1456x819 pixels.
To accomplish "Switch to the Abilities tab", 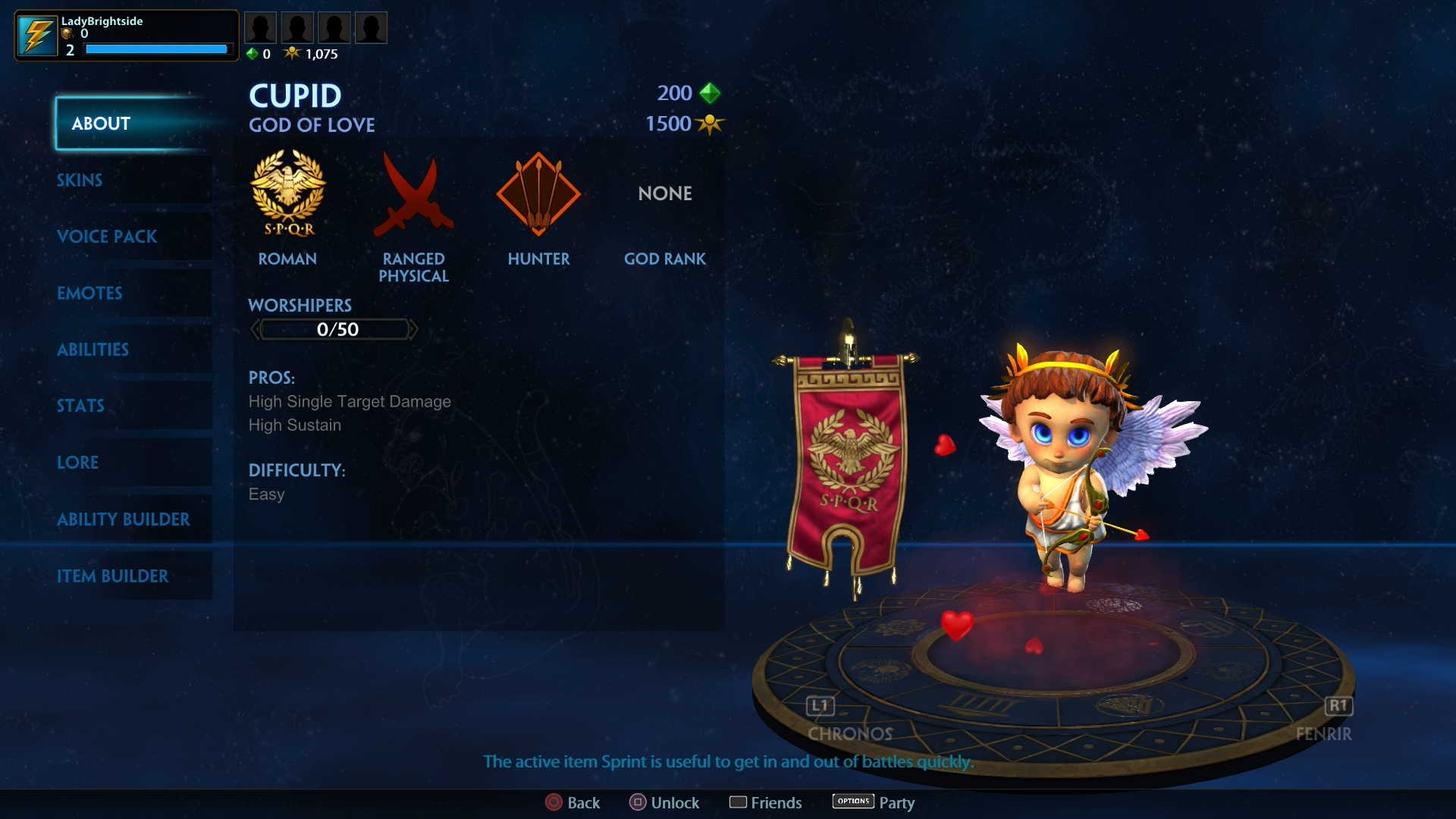I will pos(93,350).
